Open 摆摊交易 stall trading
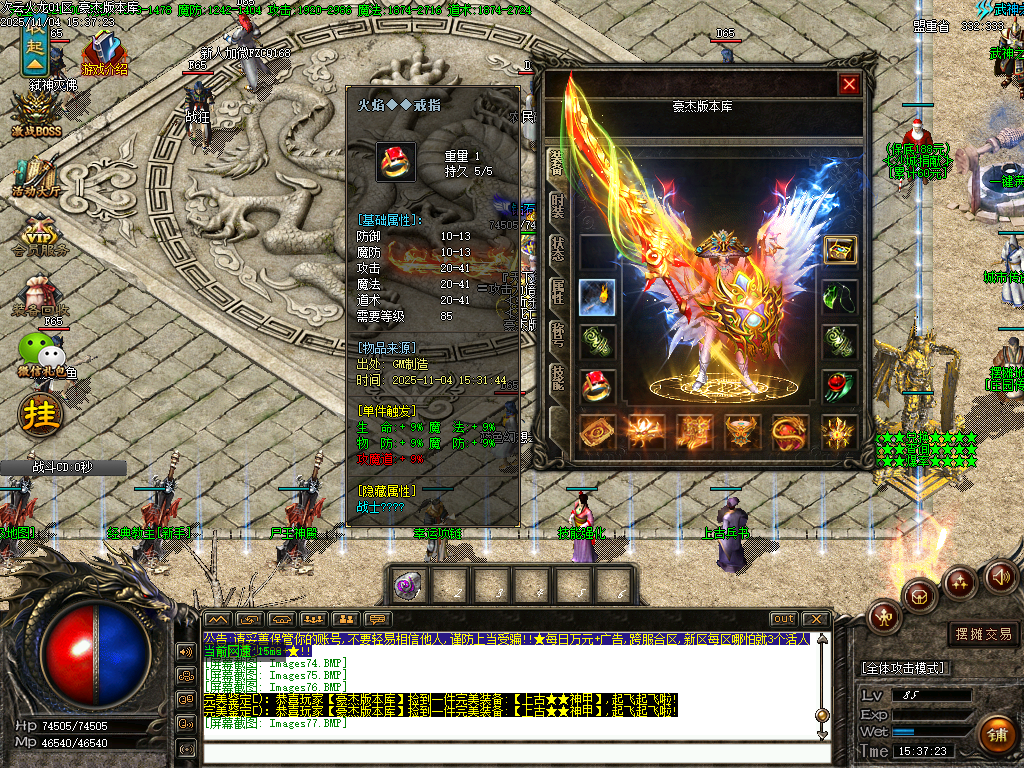Viewport: 1024px width, 768px height. pos(980,634)
